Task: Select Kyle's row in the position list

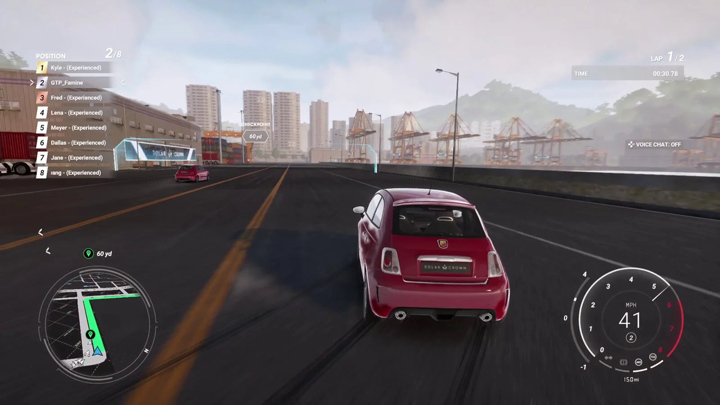Action: coord(76,68)
